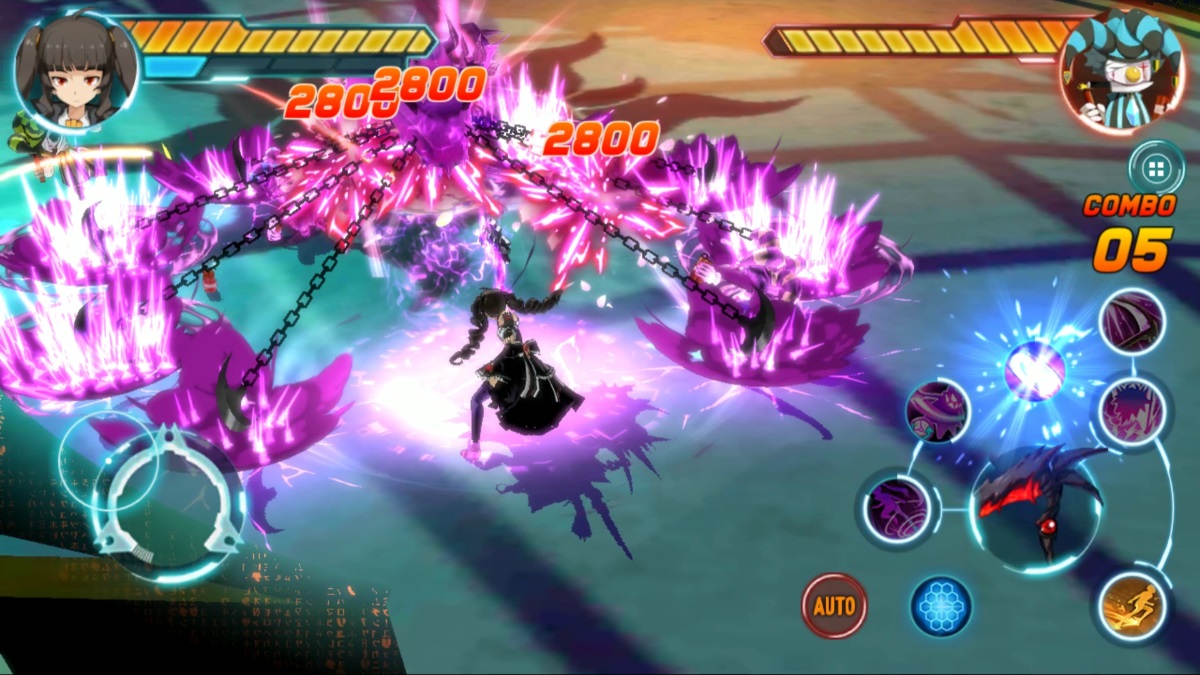This screenshot has width=1200, height=675.
Task: Use the dark scythe slash skill icon
Action: coord(1132,322)
